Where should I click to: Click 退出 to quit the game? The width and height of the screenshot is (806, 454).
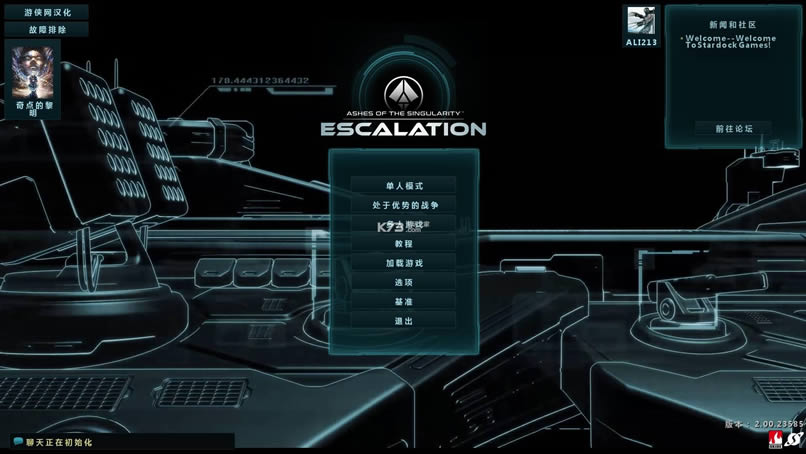404,321
